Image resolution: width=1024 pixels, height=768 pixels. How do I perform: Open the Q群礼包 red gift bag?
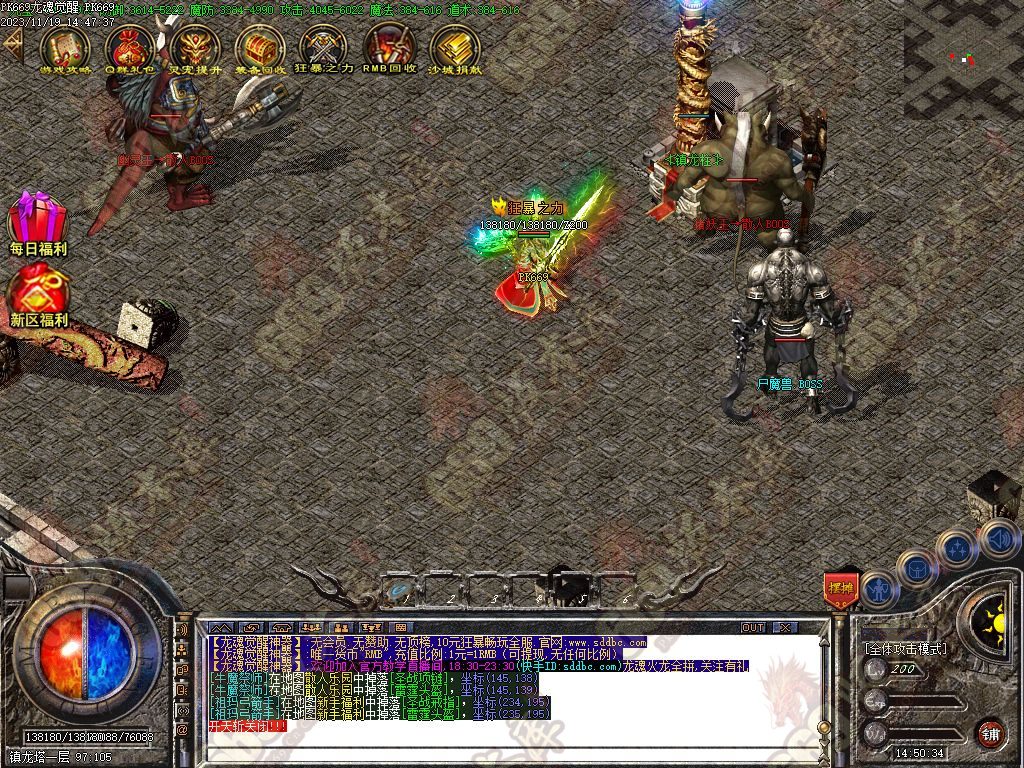pos(130,46)
